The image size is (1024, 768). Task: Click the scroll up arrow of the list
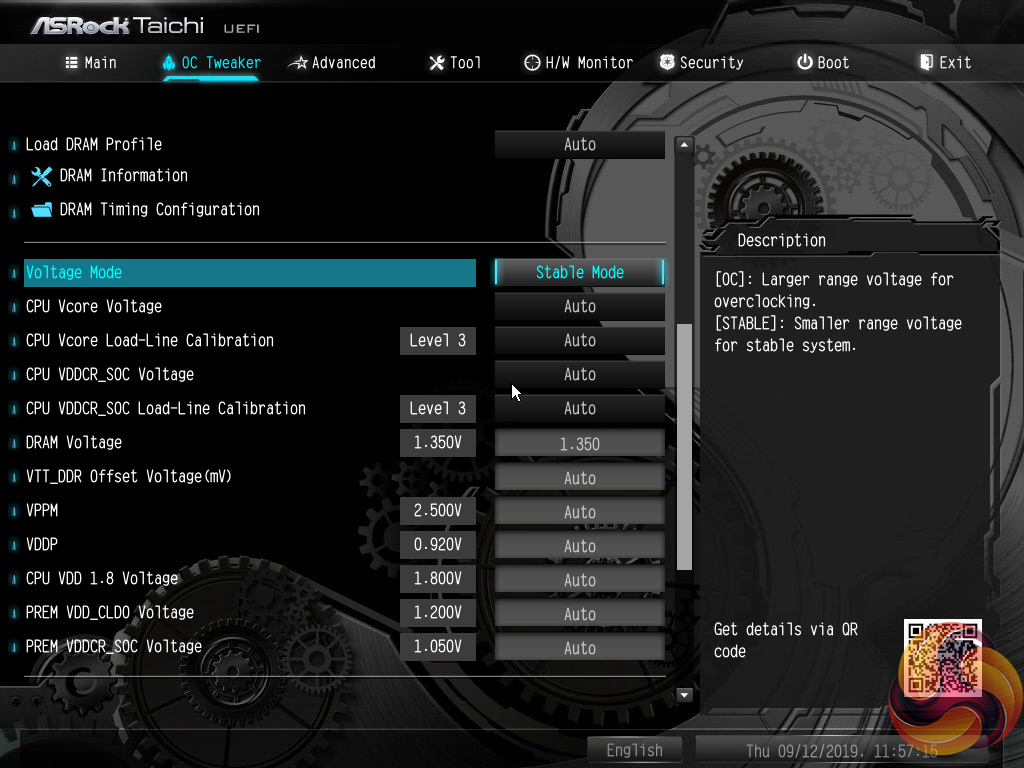pyautogui.click(x=685, y=145)
